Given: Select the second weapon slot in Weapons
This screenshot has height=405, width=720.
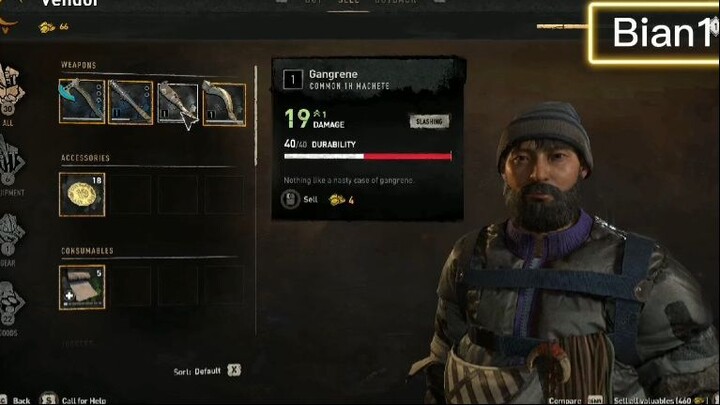Looking at the screenshot, I should (130, 102).
